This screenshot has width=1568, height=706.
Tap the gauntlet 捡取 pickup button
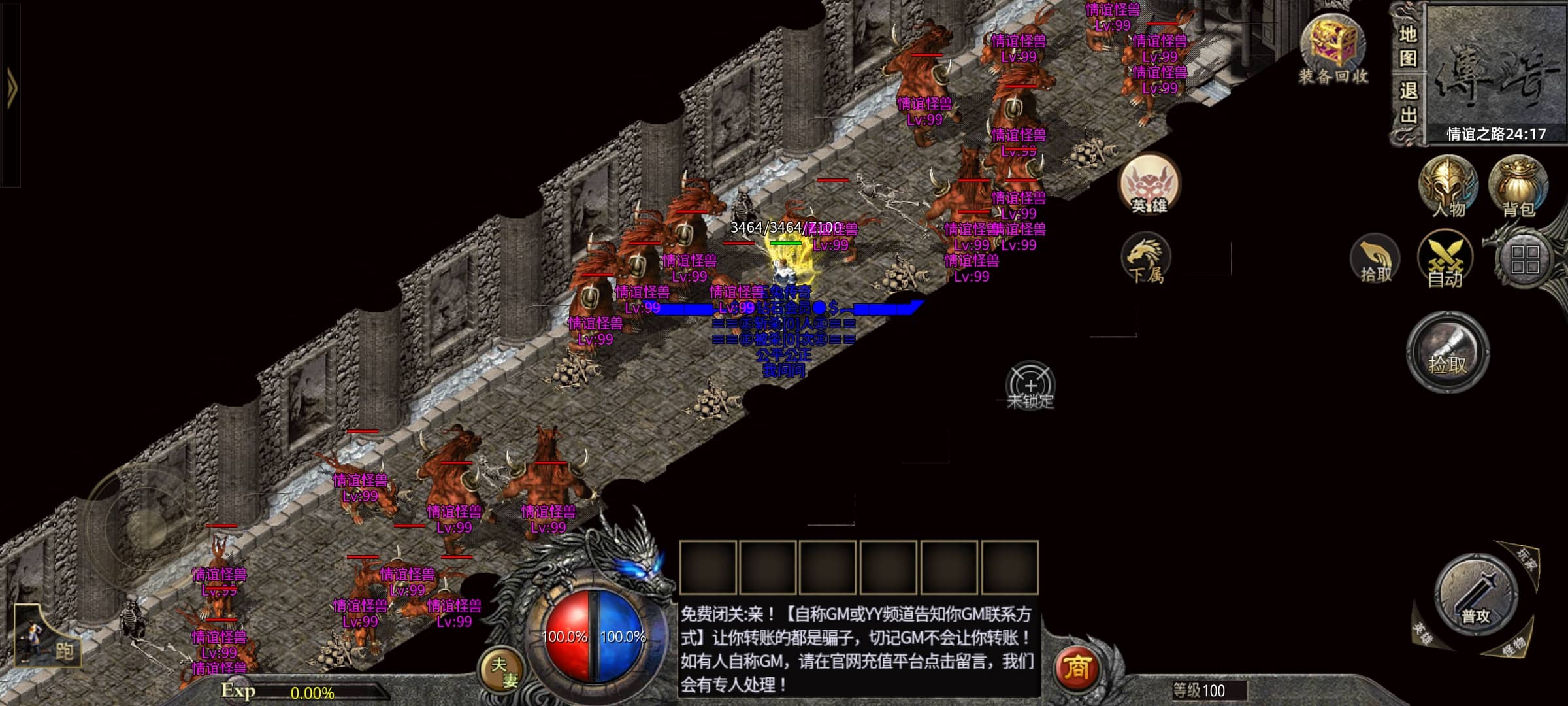pyautogui.click(x=1448, y=352)
